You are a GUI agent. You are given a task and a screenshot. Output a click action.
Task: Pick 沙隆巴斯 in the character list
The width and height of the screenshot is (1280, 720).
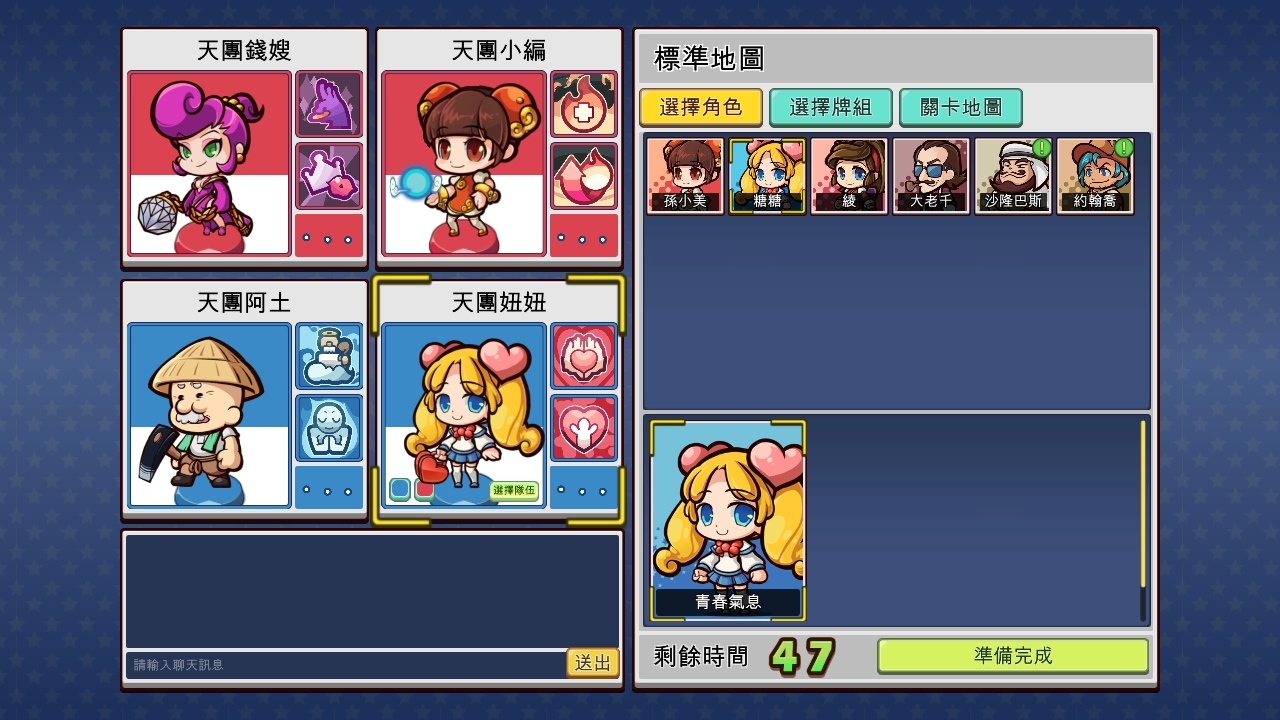pyautogui.click(x=1013, y=175)
